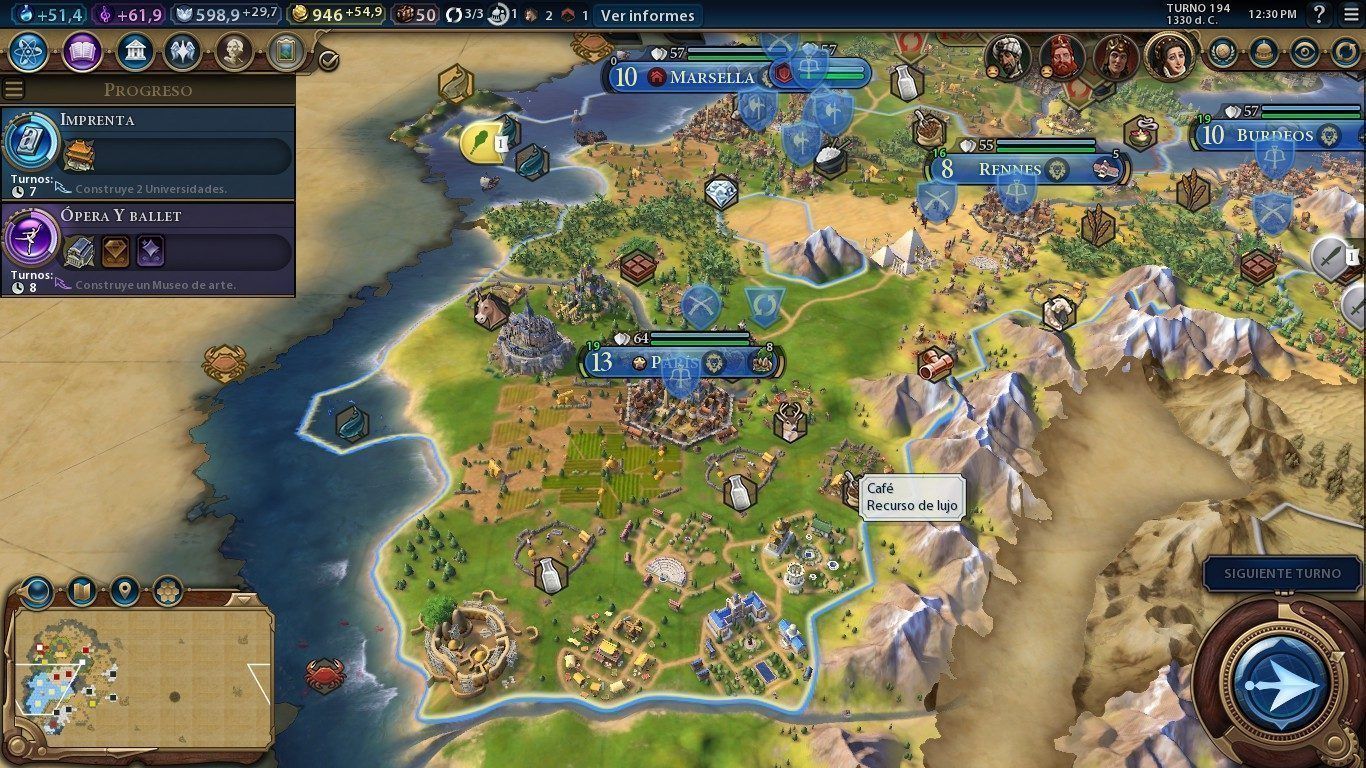The height and width of the screenshot is (768, 1366).
Task: Select the Ópera y ballet civic entry
Action: pyautogui.click(x=148, y=247)
